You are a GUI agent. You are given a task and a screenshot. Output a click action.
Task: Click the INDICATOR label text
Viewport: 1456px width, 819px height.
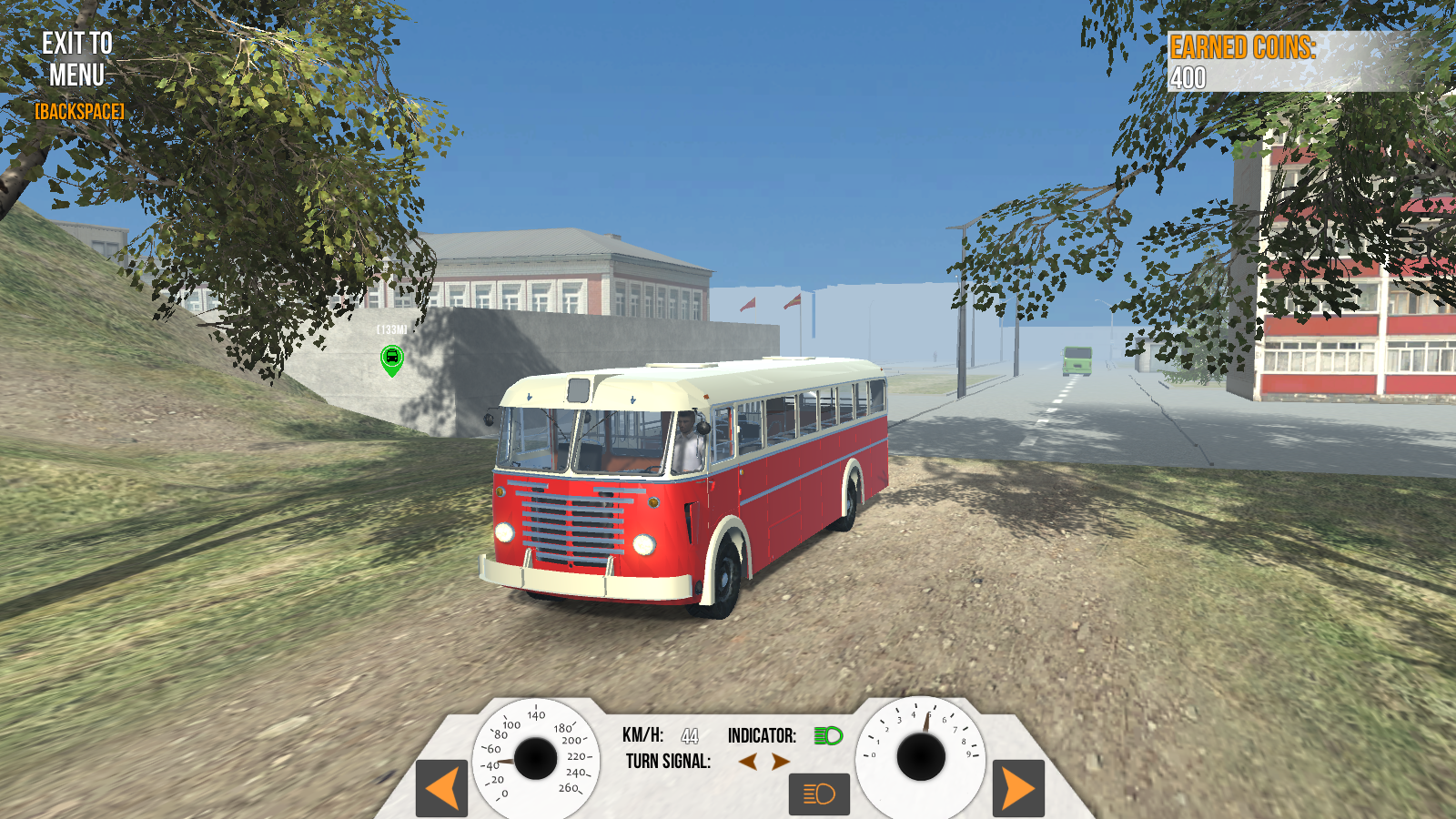point(763,733)
